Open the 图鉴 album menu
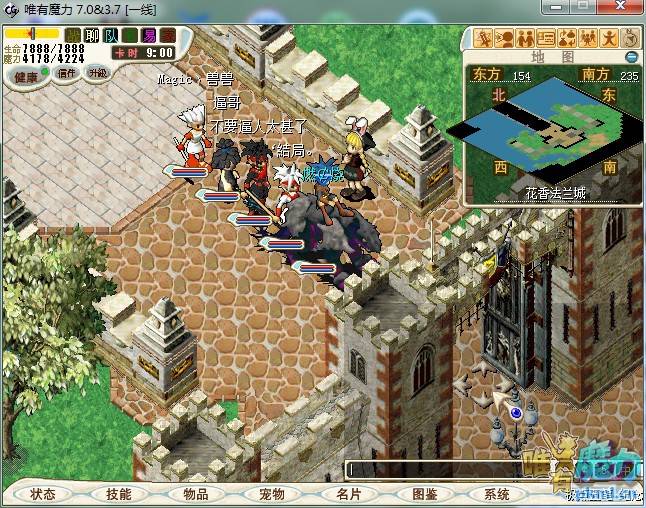The height and width of the screenshot is (508, 646). (x=424, y=494)
